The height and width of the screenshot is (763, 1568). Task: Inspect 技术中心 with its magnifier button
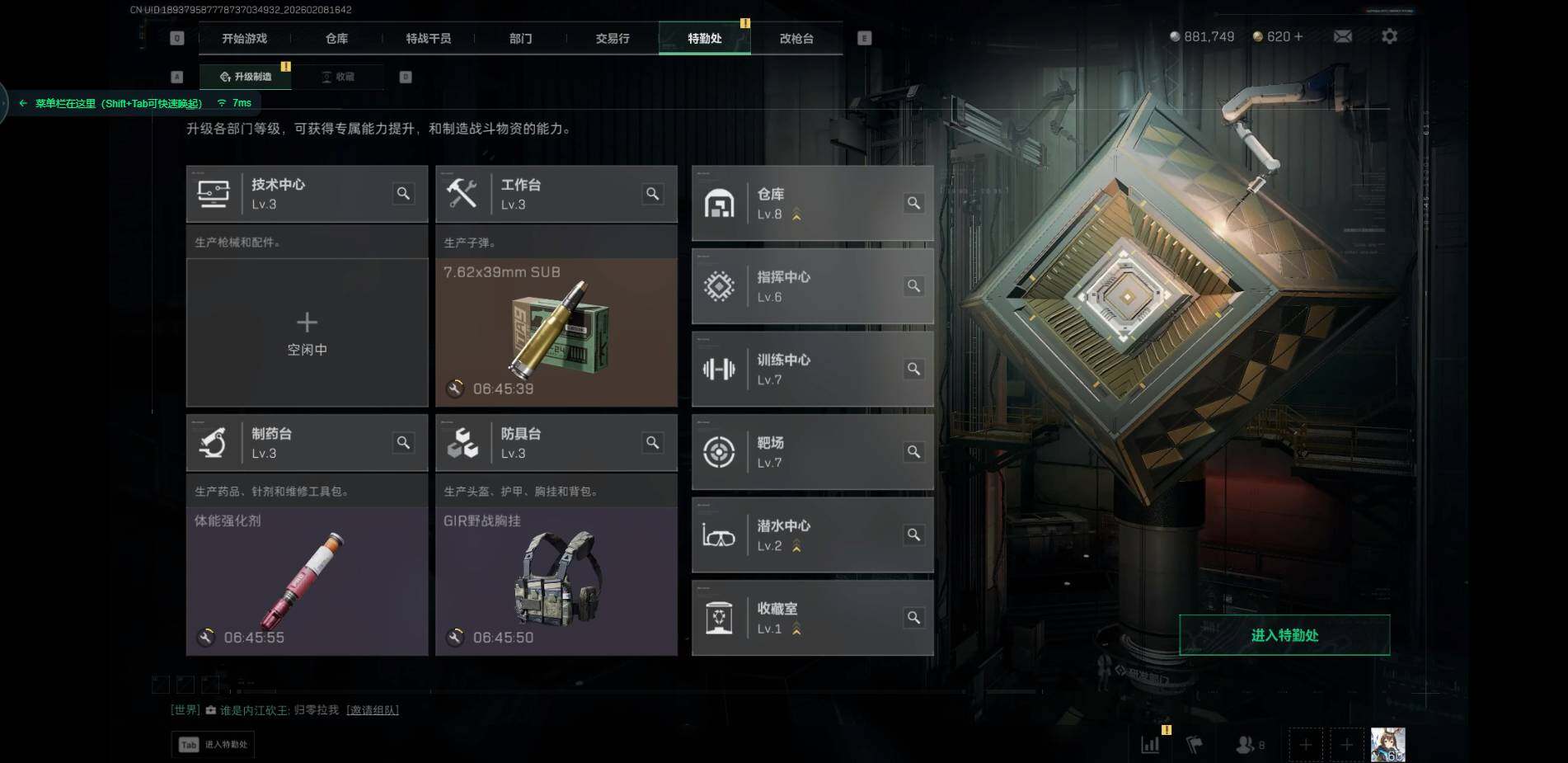(x=403, y=194)
